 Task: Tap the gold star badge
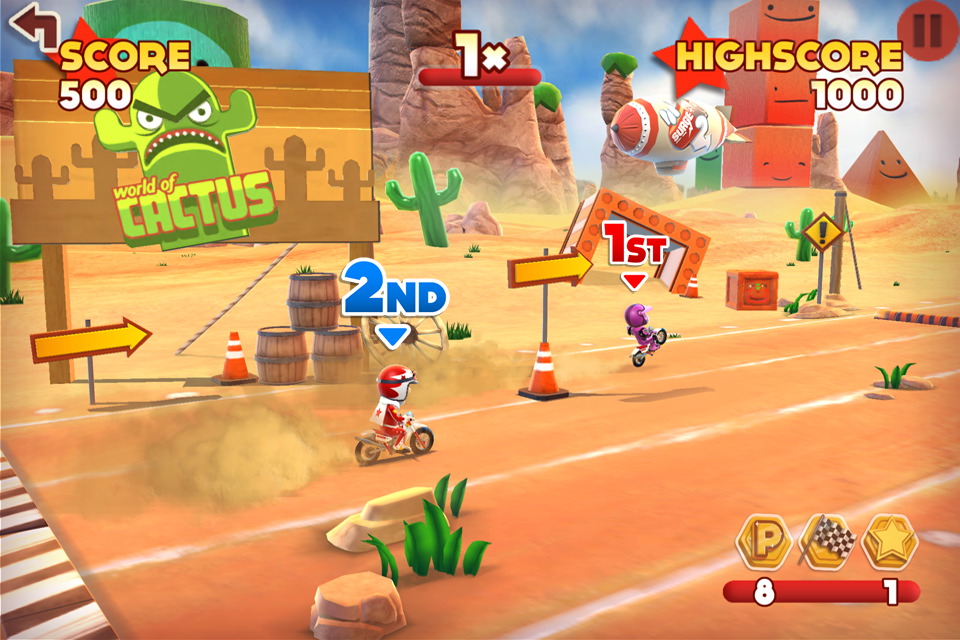coord(890,543)
